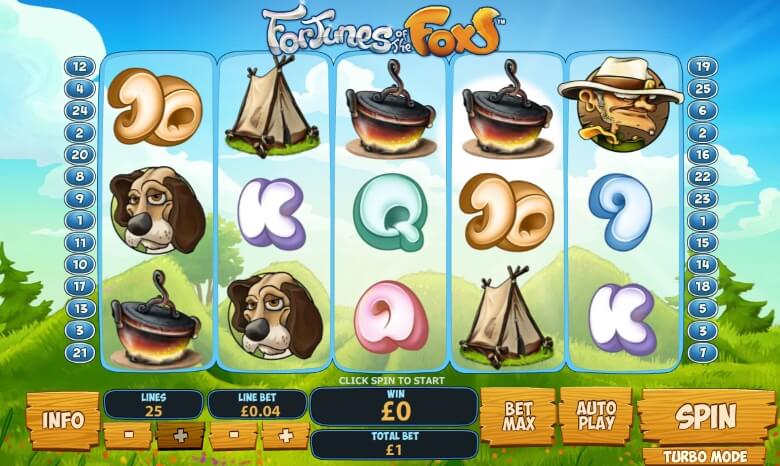The image size is (780, 466).
Task: Choose payline number 21
Action: tap(80, 351)
